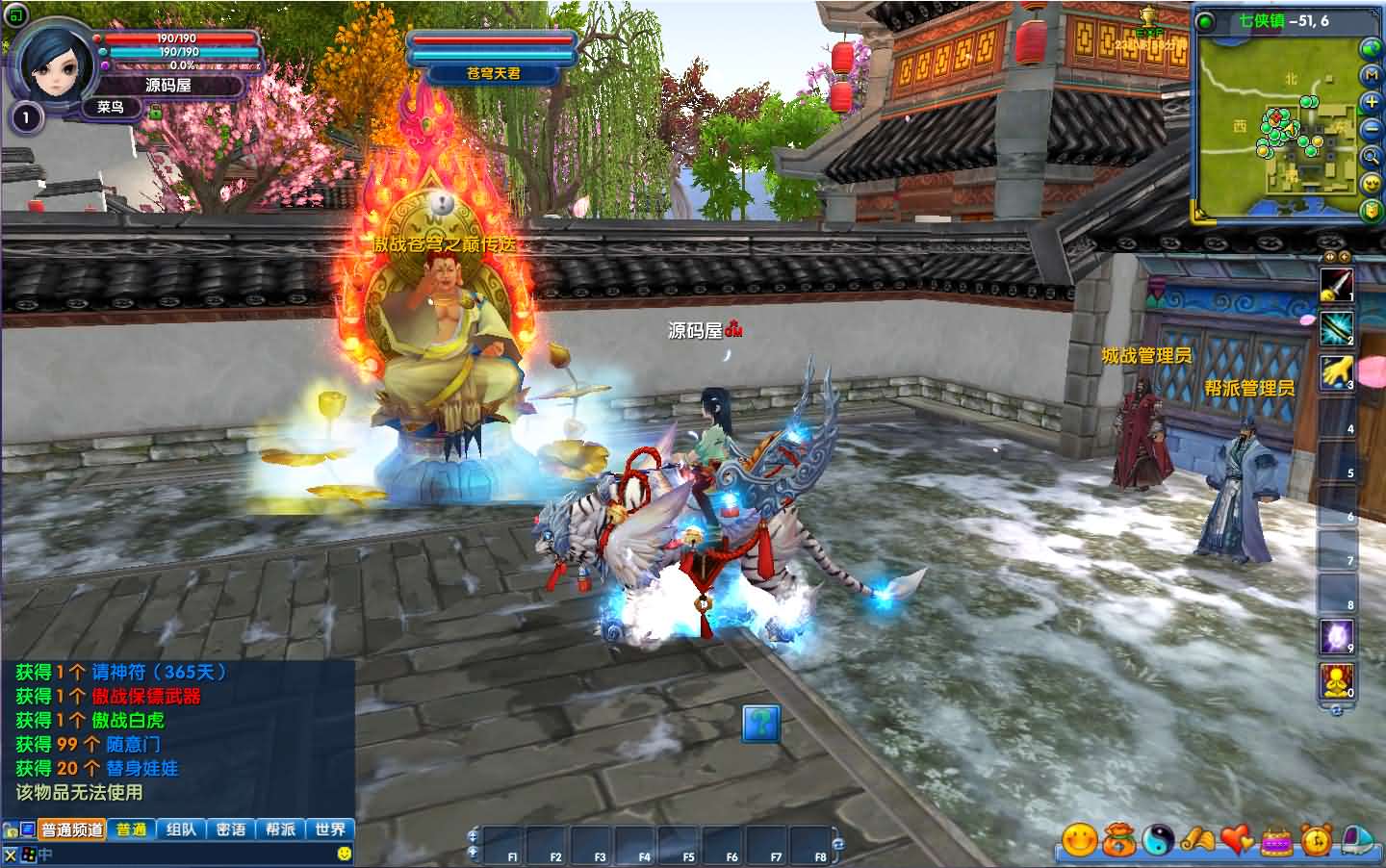Zoom in the minimap with plus button
This screenshot has width=1386, height=868.
[x=1371, y=101]
